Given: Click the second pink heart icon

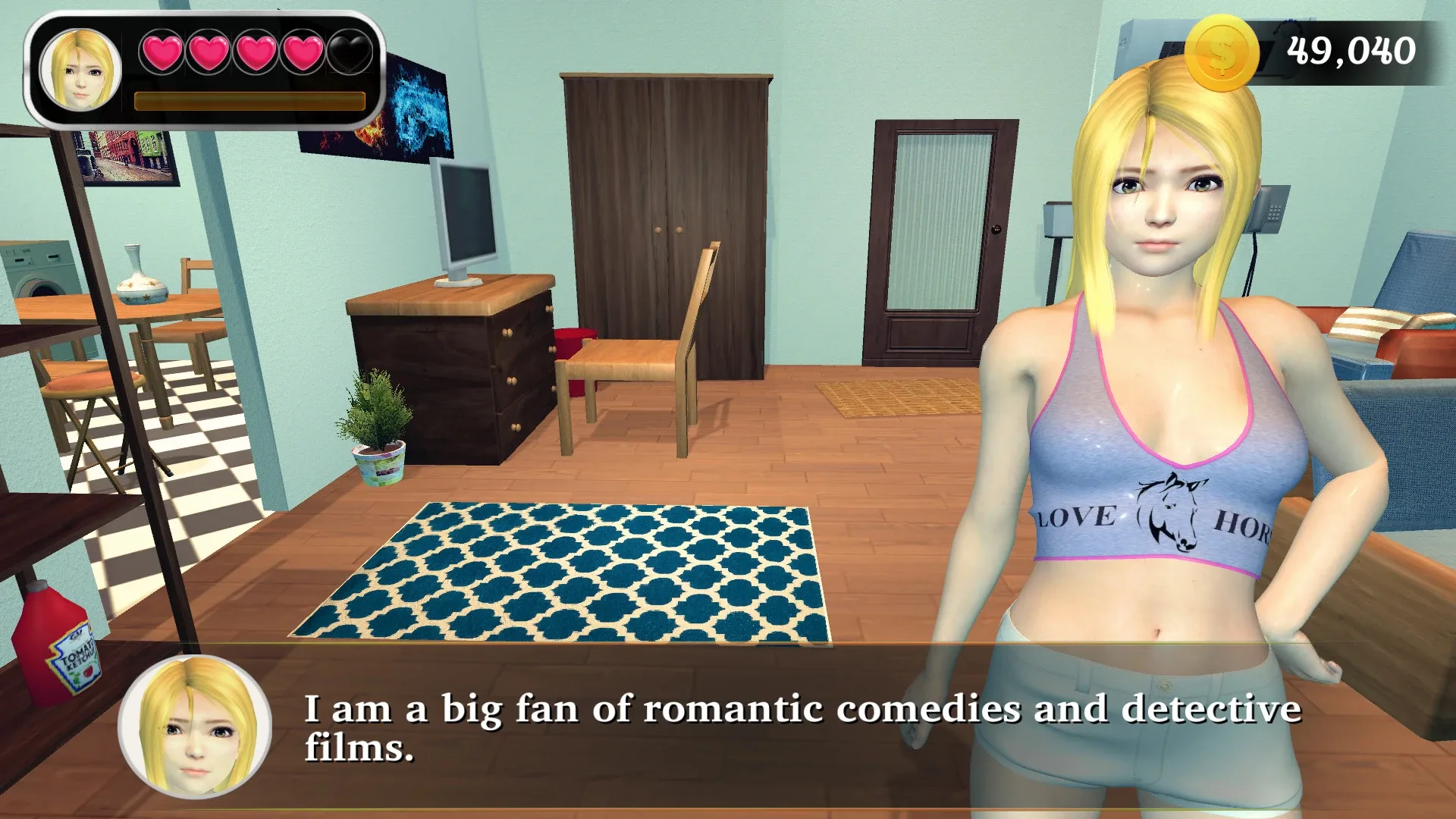Looking at the screenshot, I should pyautogui.click(x=208, y=52).
